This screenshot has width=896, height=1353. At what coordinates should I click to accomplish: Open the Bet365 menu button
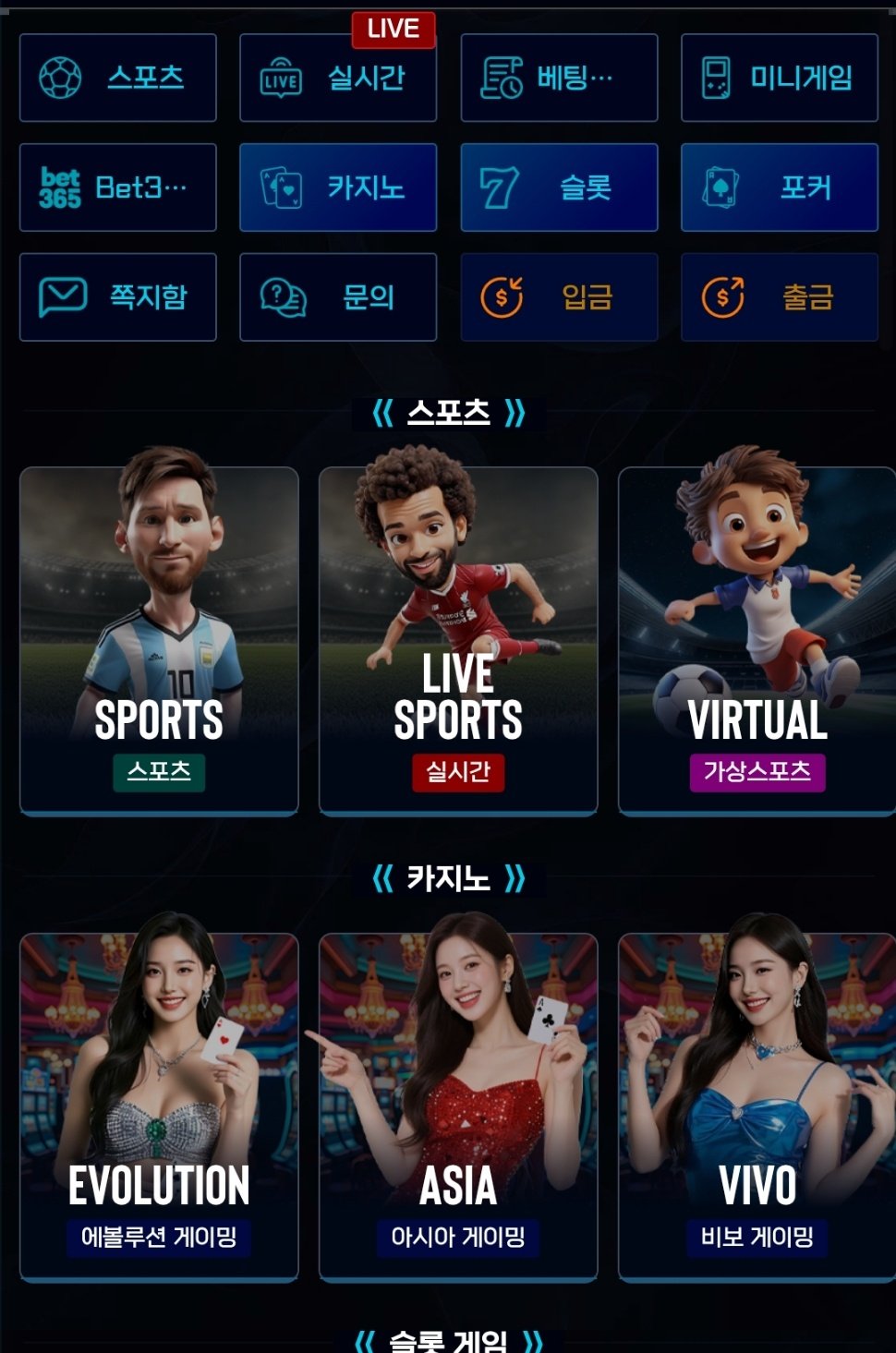click(x=118, y=187)
